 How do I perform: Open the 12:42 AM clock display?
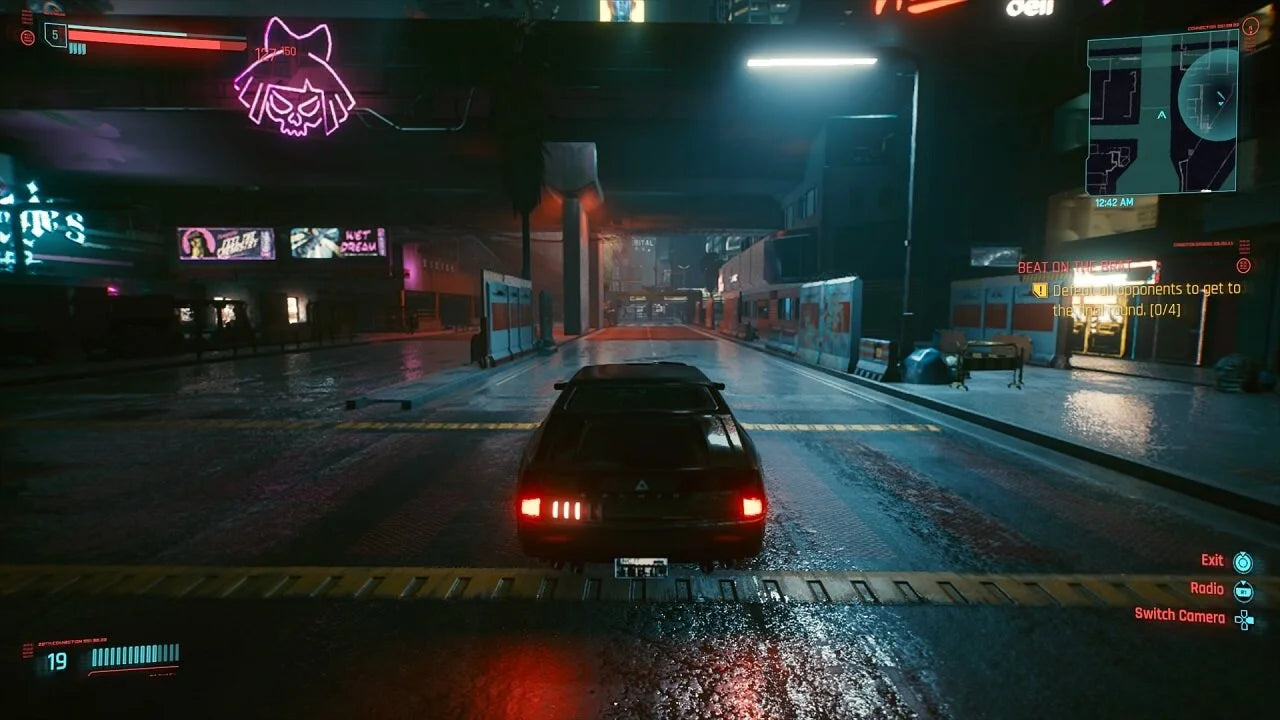1113,200
